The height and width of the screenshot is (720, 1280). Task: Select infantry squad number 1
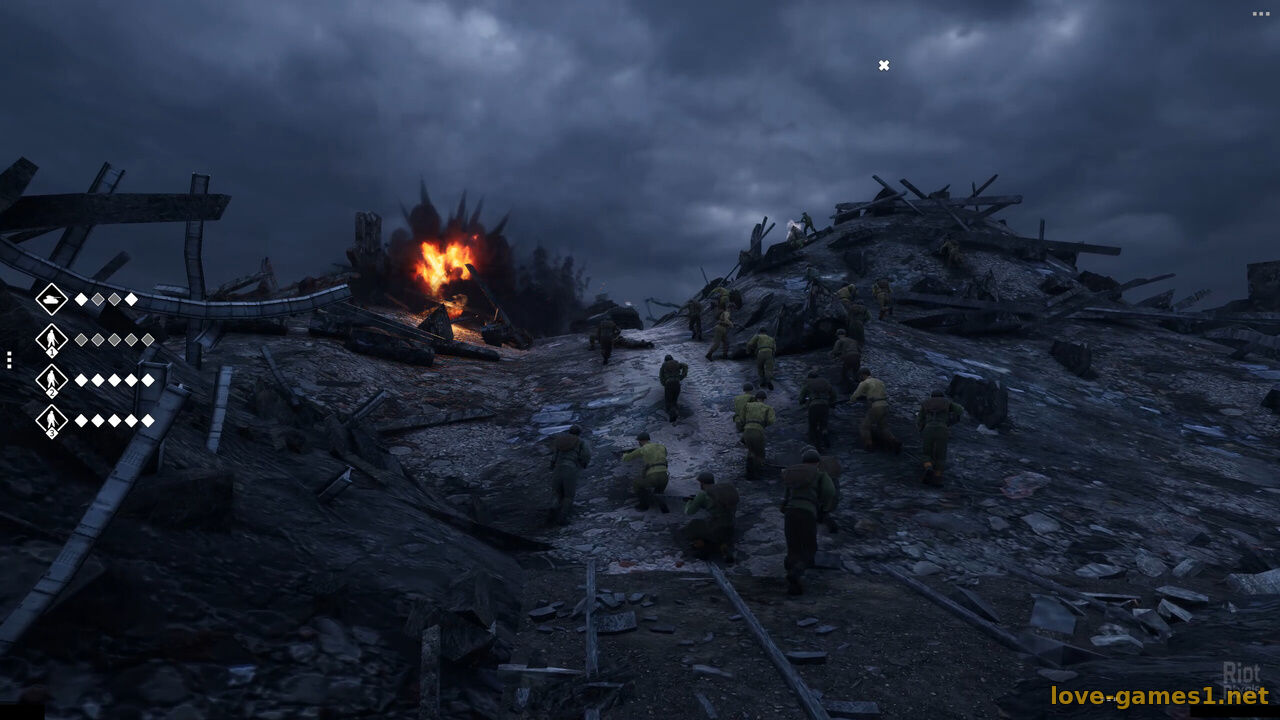(51, 340)
